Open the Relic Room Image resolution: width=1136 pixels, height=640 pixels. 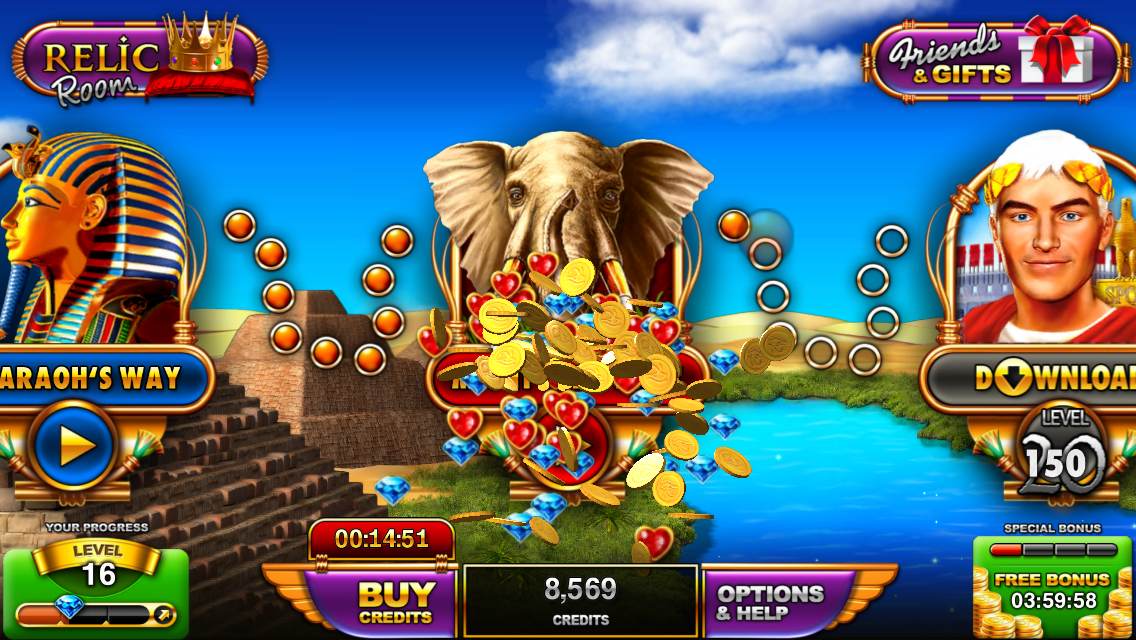tap(140, 60)
